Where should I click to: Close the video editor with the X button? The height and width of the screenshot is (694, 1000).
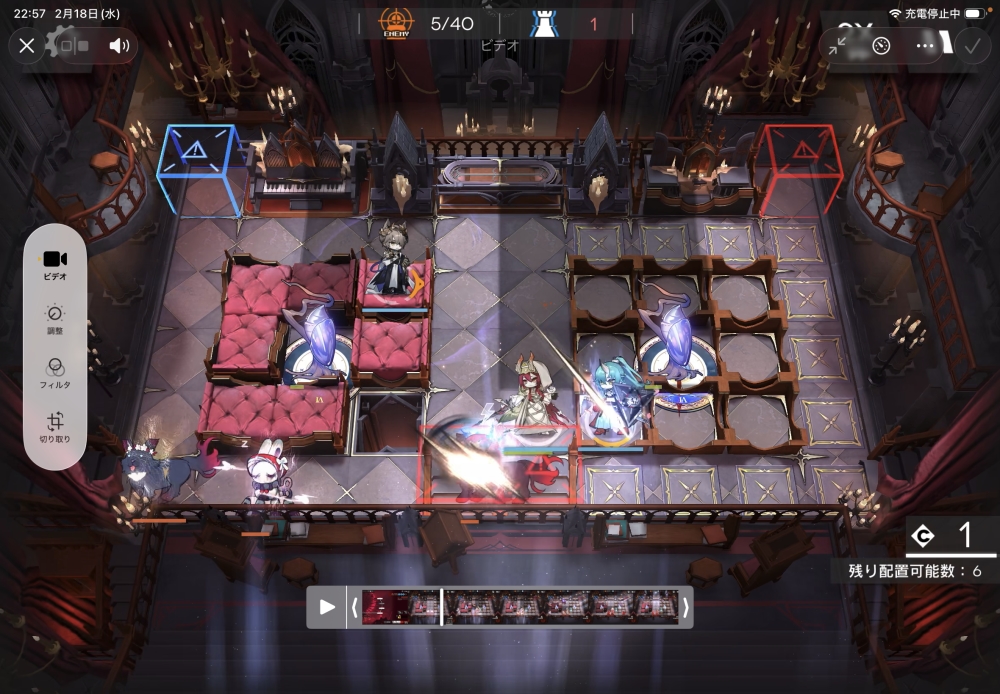(x=27, y=45)
